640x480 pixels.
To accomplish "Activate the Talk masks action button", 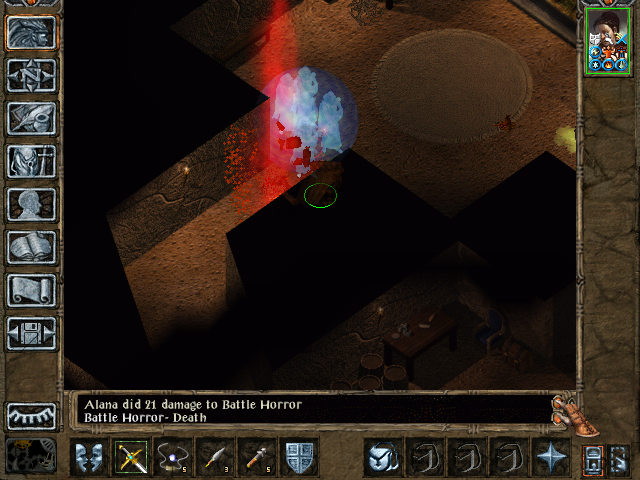I will coord(89,457).
